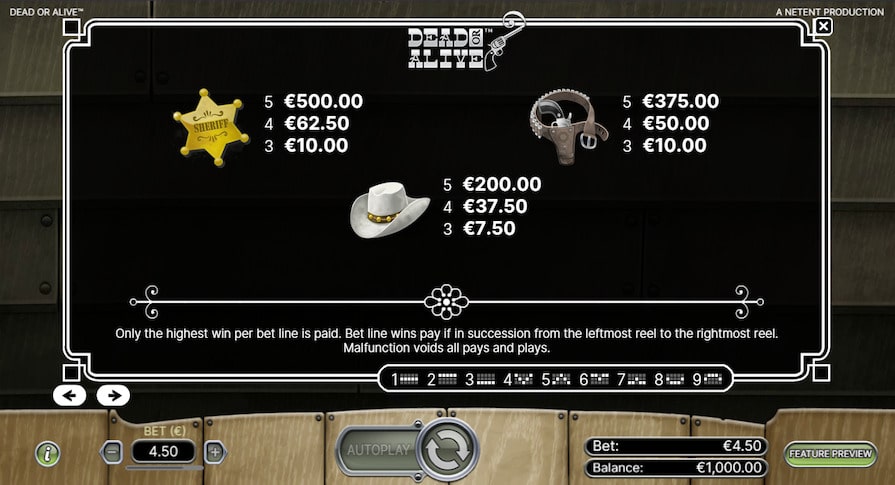Screen dimensions: 895x485
Task: Go to the previous paytable page
Action: click(69, 395)
